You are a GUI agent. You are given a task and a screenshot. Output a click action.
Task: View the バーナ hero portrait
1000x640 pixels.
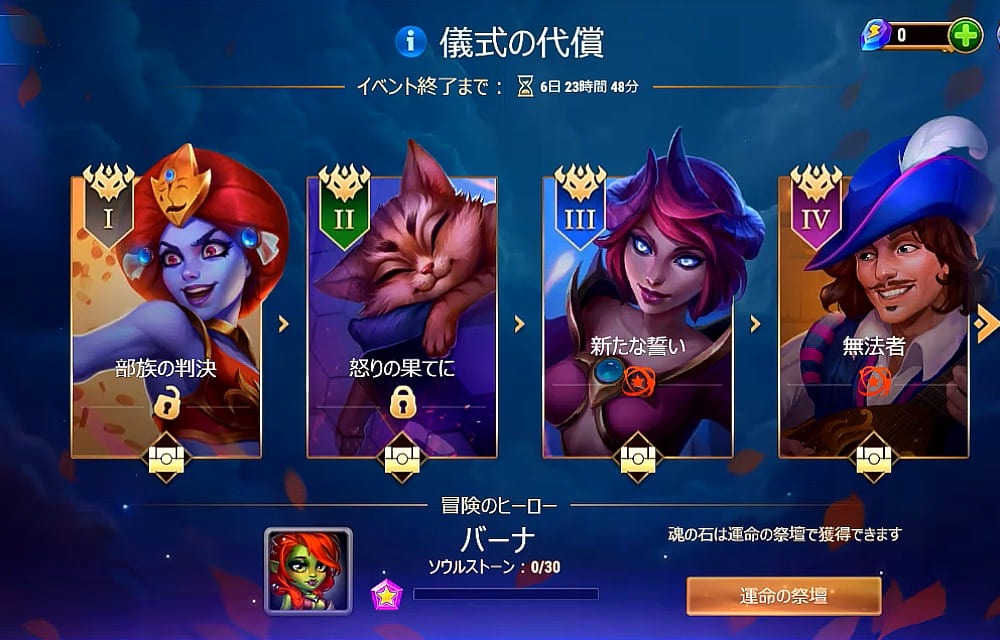tap(308, 571)
